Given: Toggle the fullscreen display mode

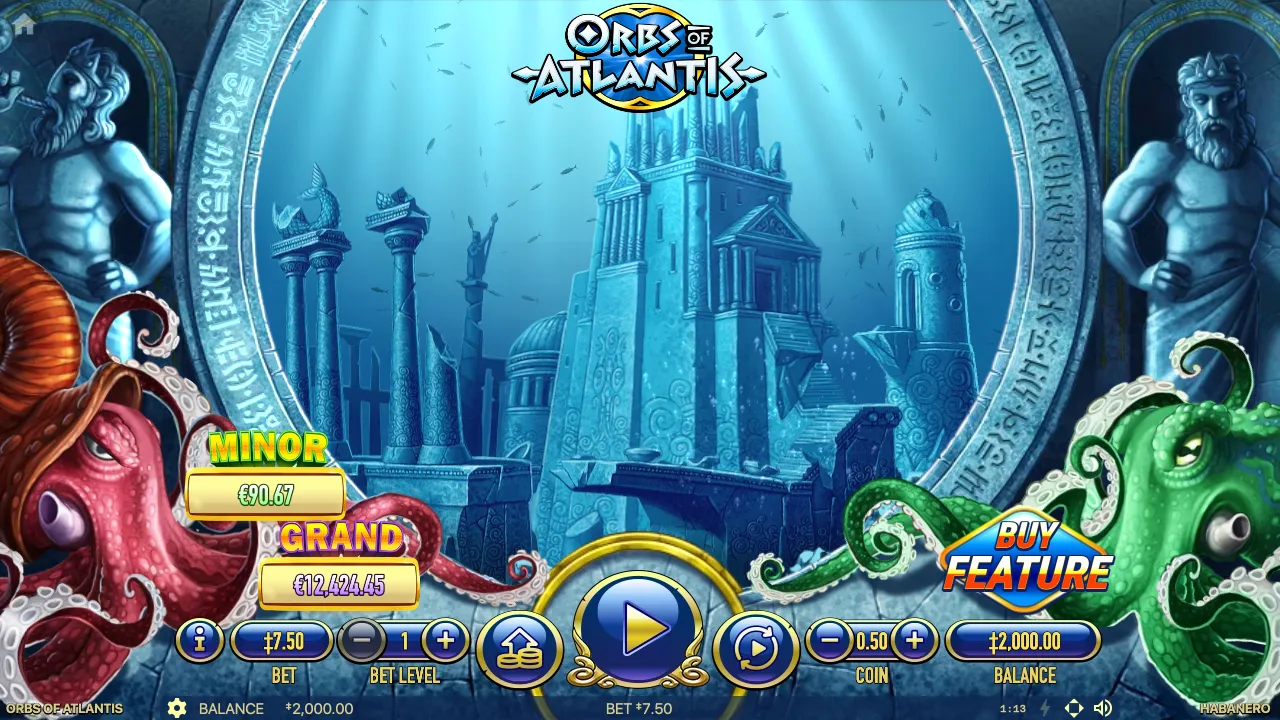Looking at the screenshot, I should coord(1074,708).
